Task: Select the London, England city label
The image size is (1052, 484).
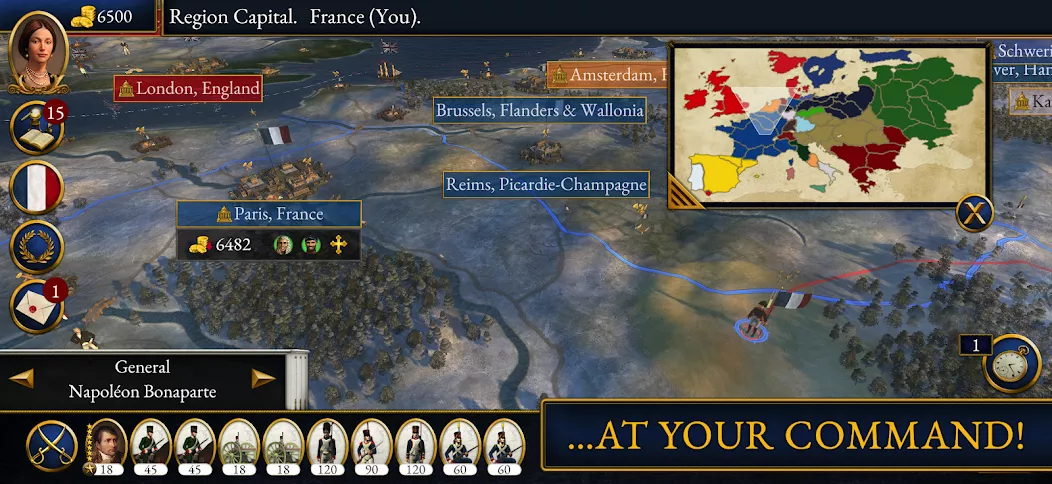Action: (x=188, y=89)
